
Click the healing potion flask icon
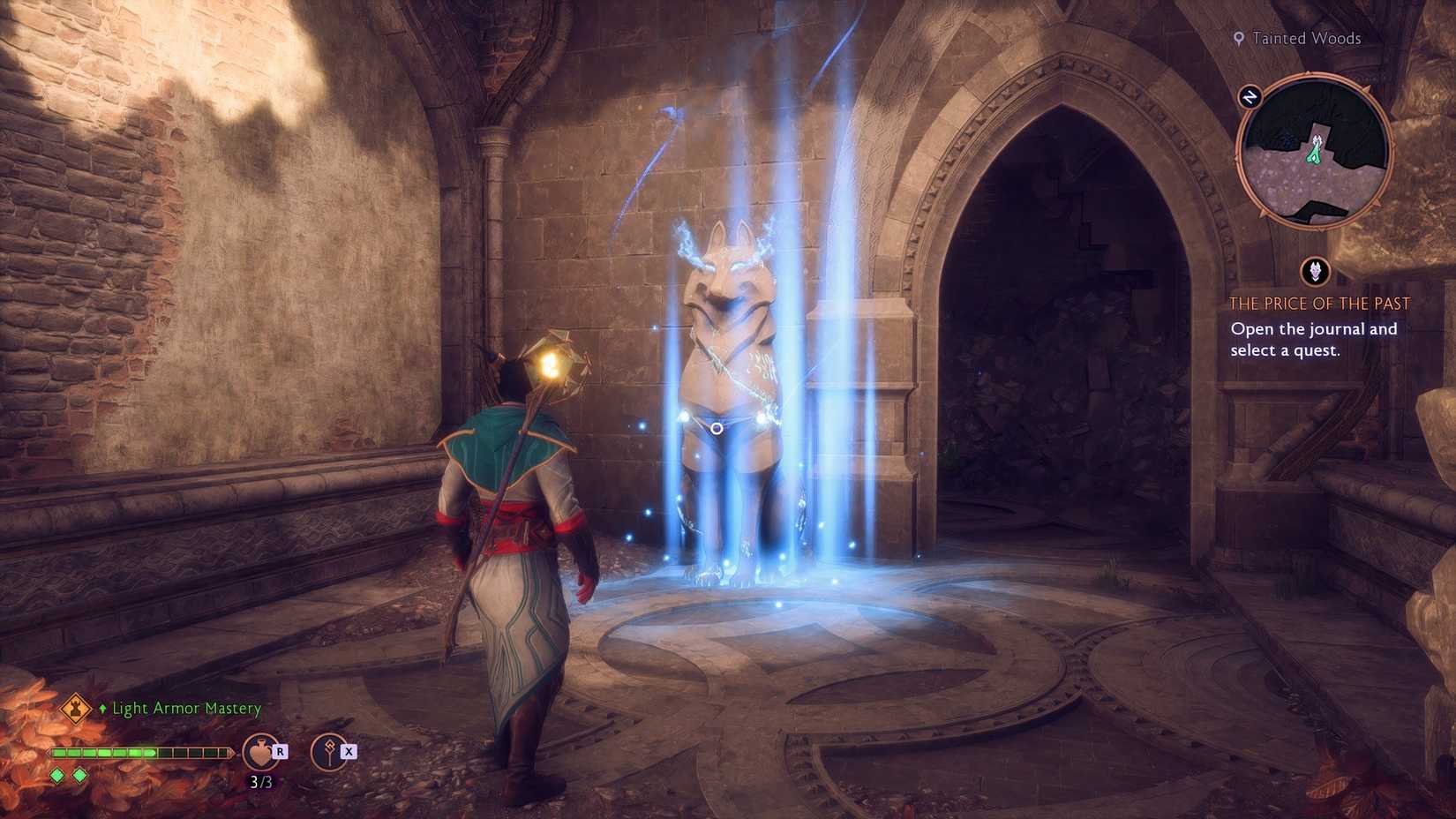(x=259, y=751)
